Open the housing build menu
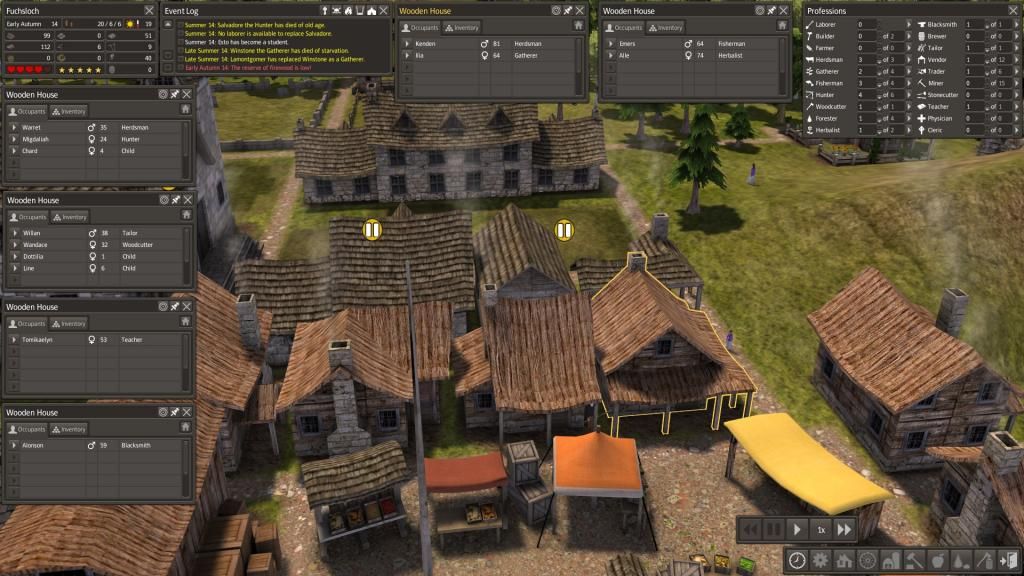 [x=843, y=560]
